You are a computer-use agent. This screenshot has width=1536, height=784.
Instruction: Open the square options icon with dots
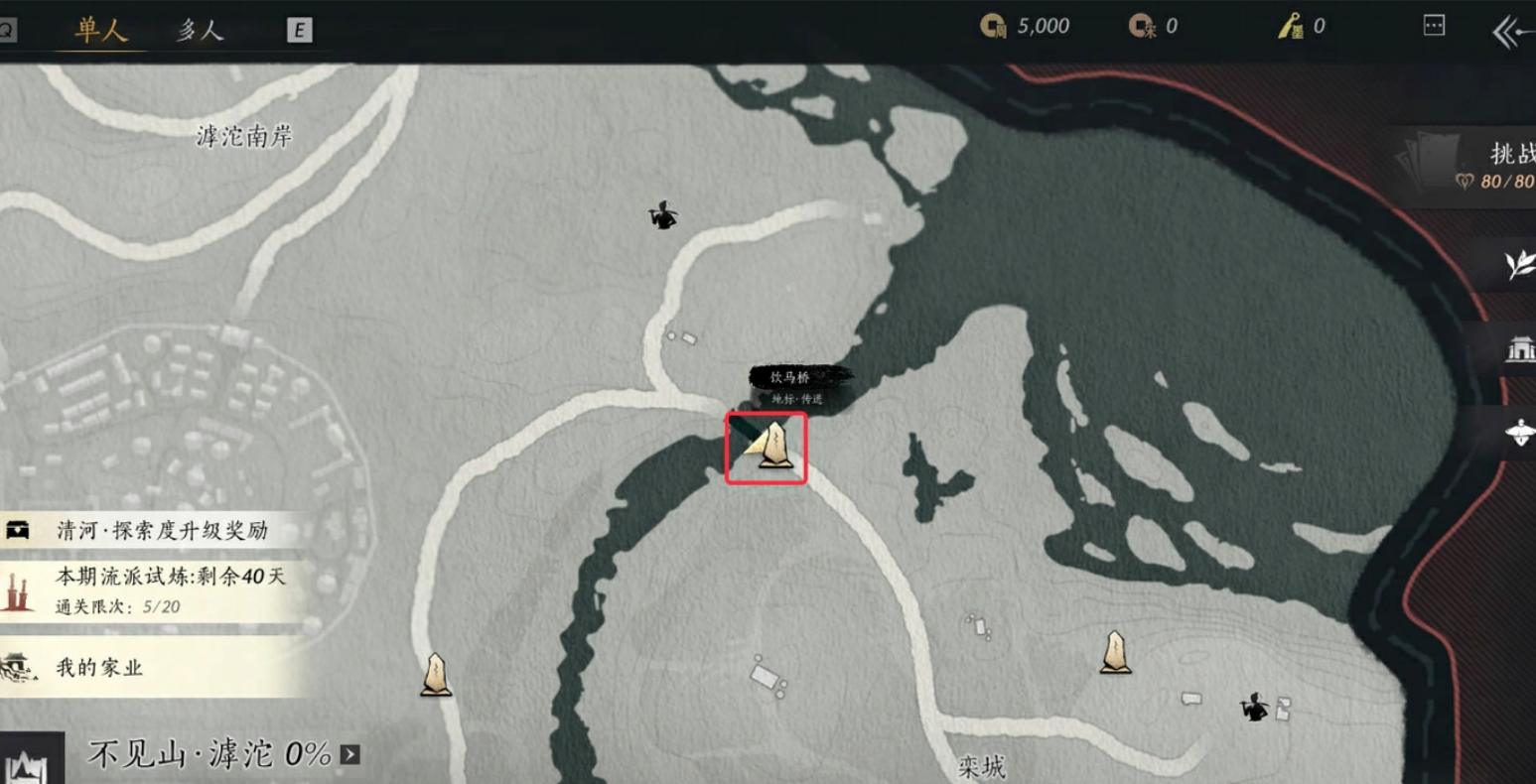1434,26
